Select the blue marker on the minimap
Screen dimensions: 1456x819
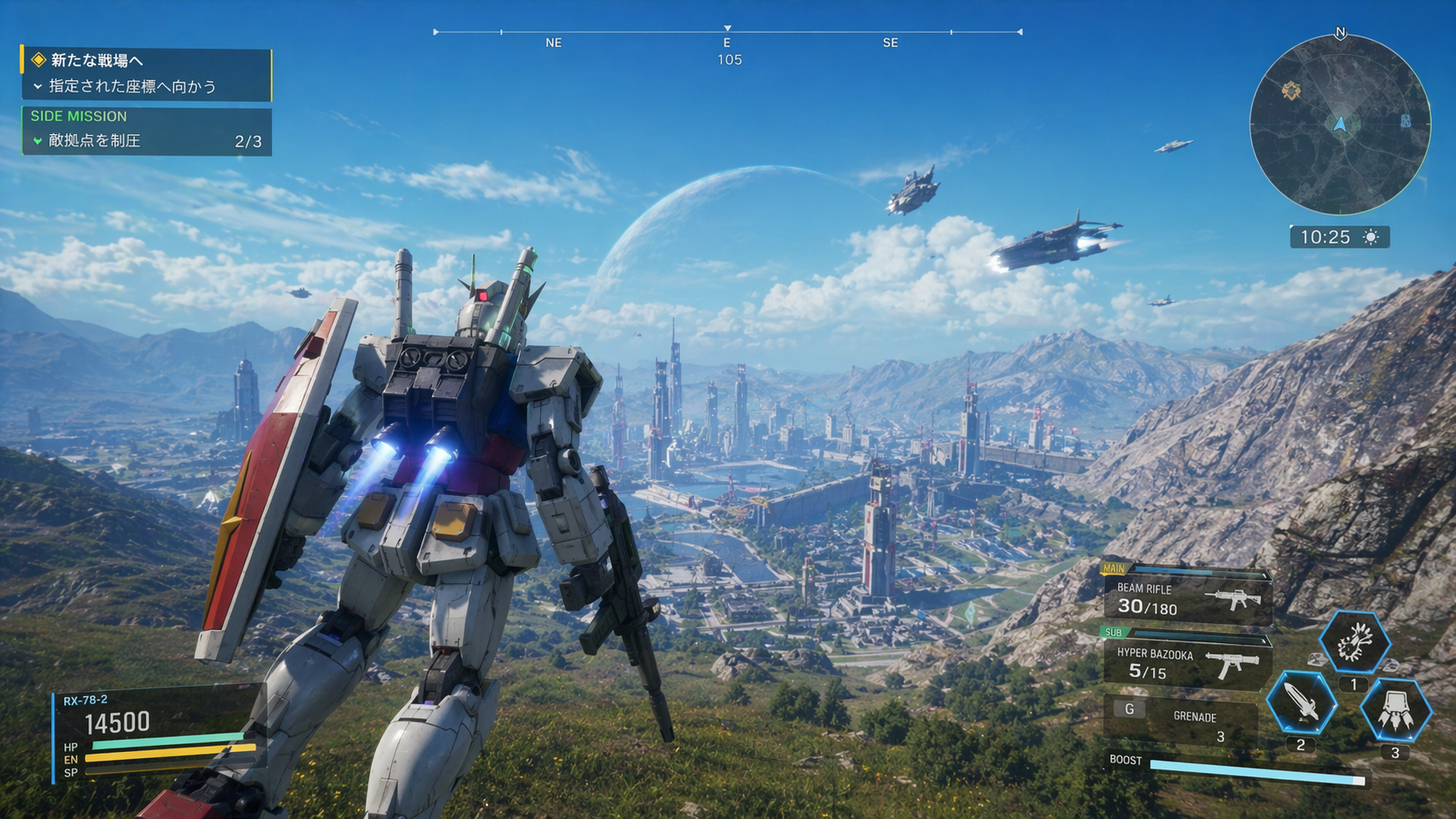click(x=1405, y=122)
